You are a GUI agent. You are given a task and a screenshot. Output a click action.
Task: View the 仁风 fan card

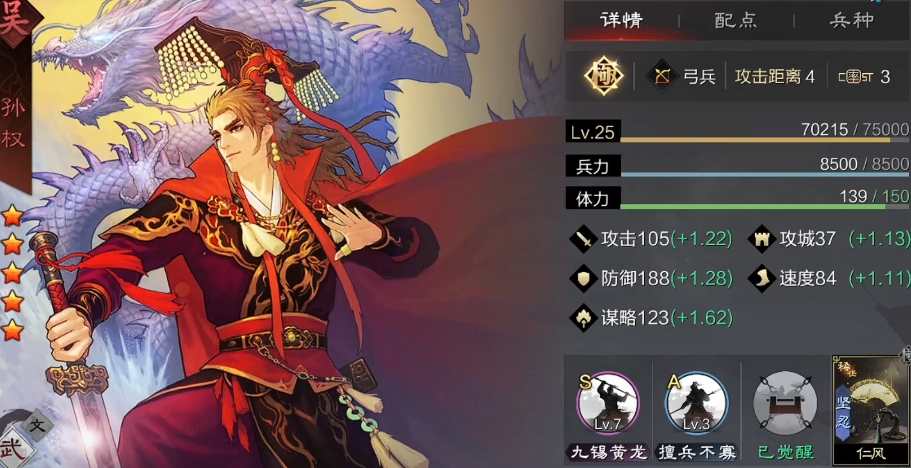[x=869, y=405]
